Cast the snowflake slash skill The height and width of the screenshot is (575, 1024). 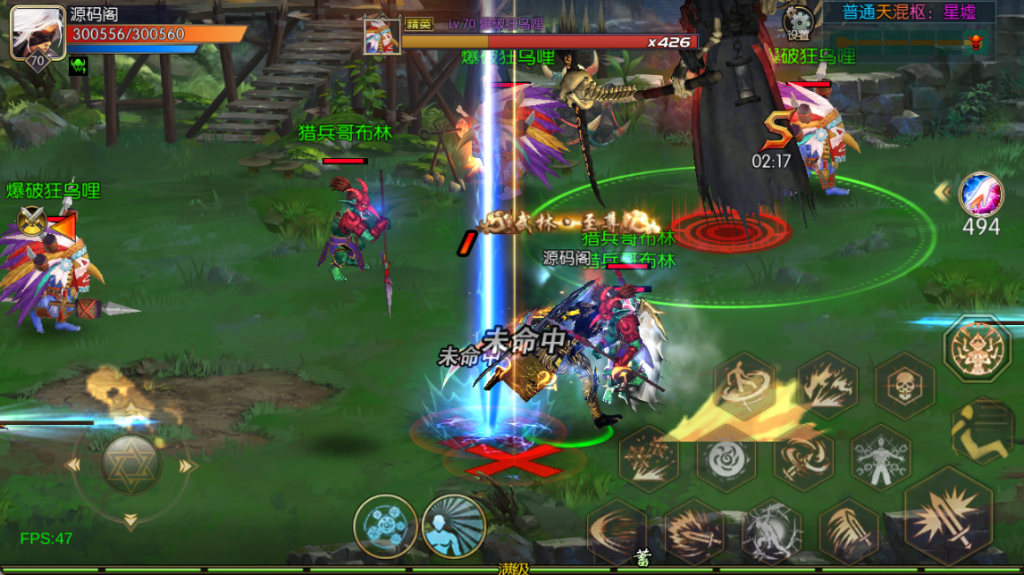pyautogui.click(x=649, y=459)
